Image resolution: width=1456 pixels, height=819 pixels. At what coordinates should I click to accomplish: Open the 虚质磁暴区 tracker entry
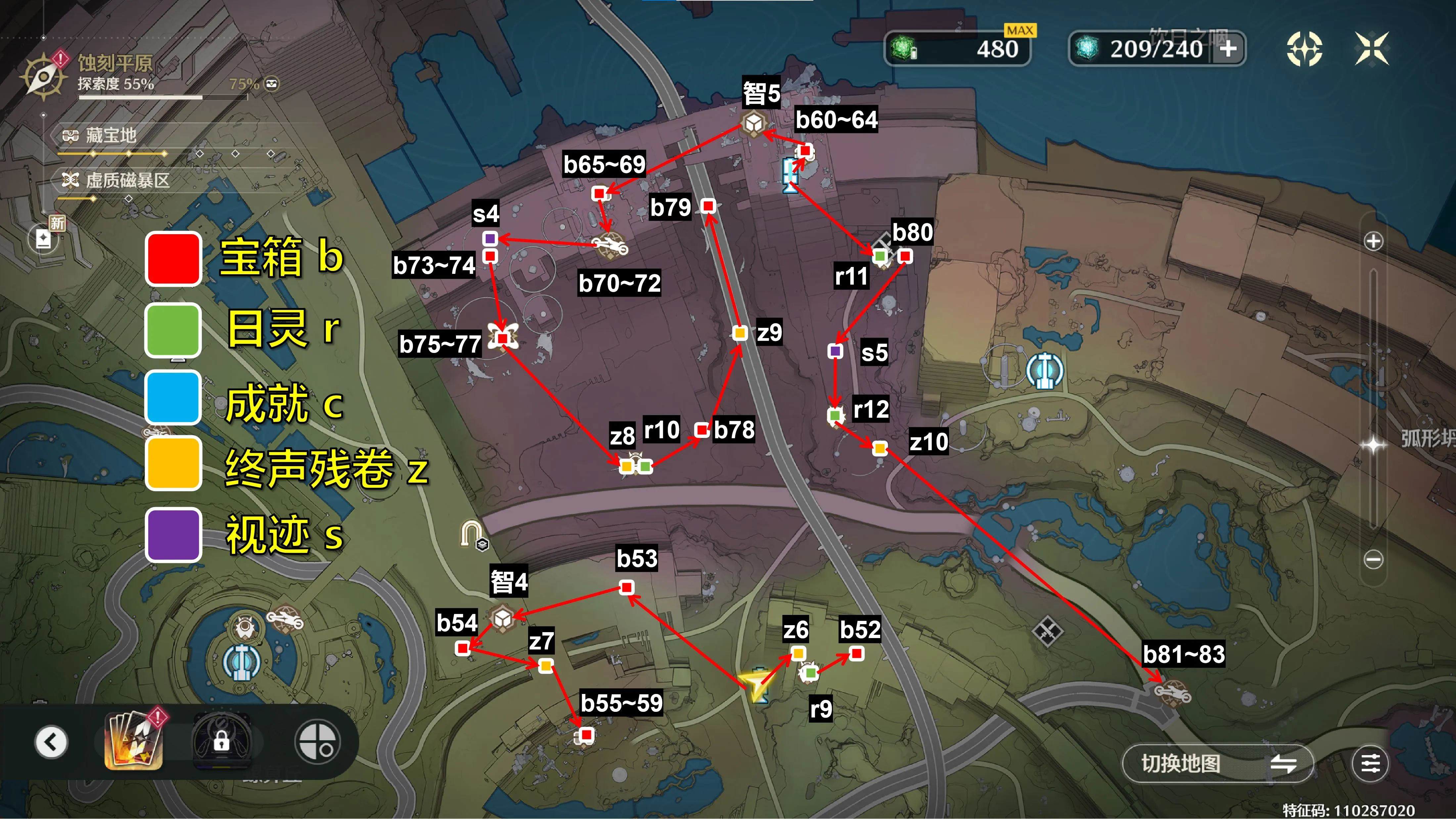(127, 181)
